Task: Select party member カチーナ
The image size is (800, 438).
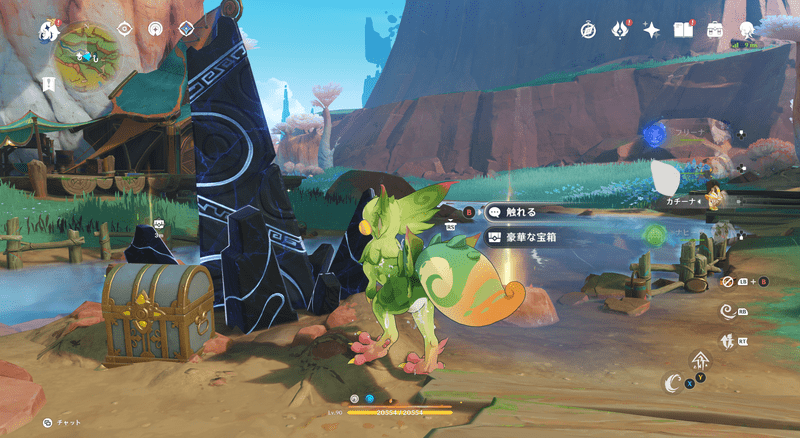Action: [x=686, y=199]
